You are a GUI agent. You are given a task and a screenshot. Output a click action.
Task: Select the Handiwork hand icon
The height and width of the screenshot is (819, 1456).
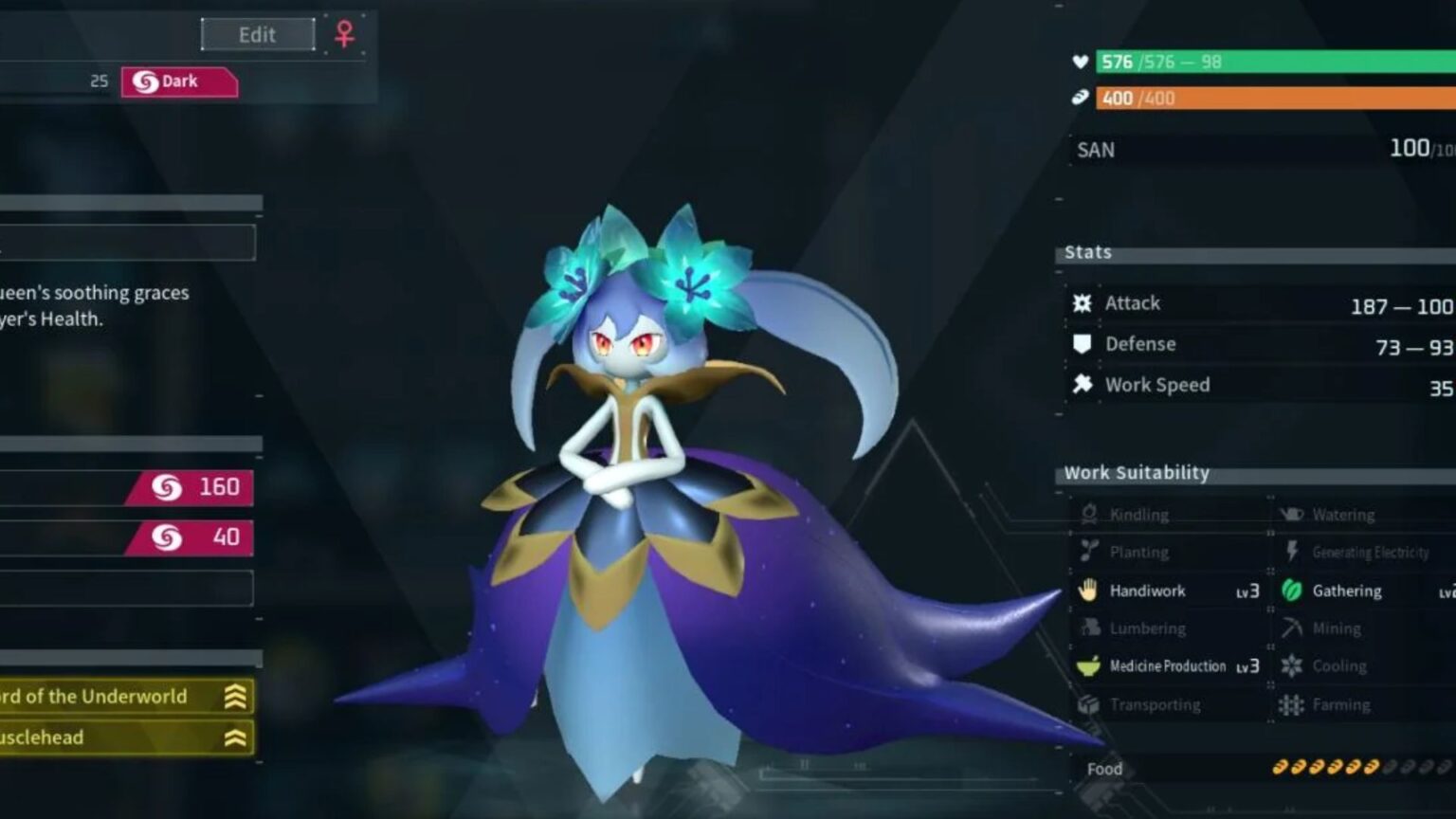(x=1089, y=591)
